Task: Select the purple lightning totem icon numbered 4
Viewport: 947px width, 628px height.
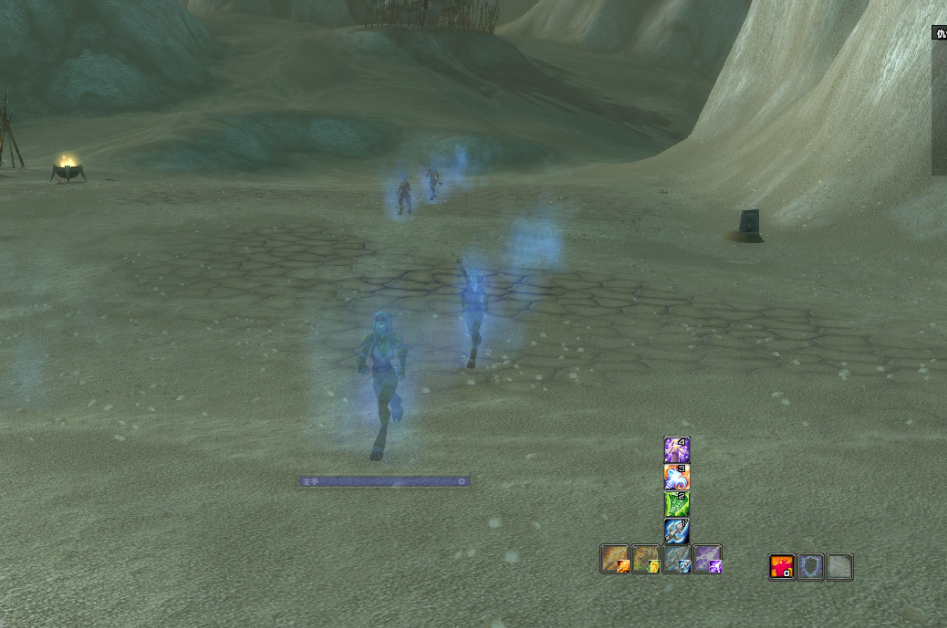Action: tap(677, 449)
